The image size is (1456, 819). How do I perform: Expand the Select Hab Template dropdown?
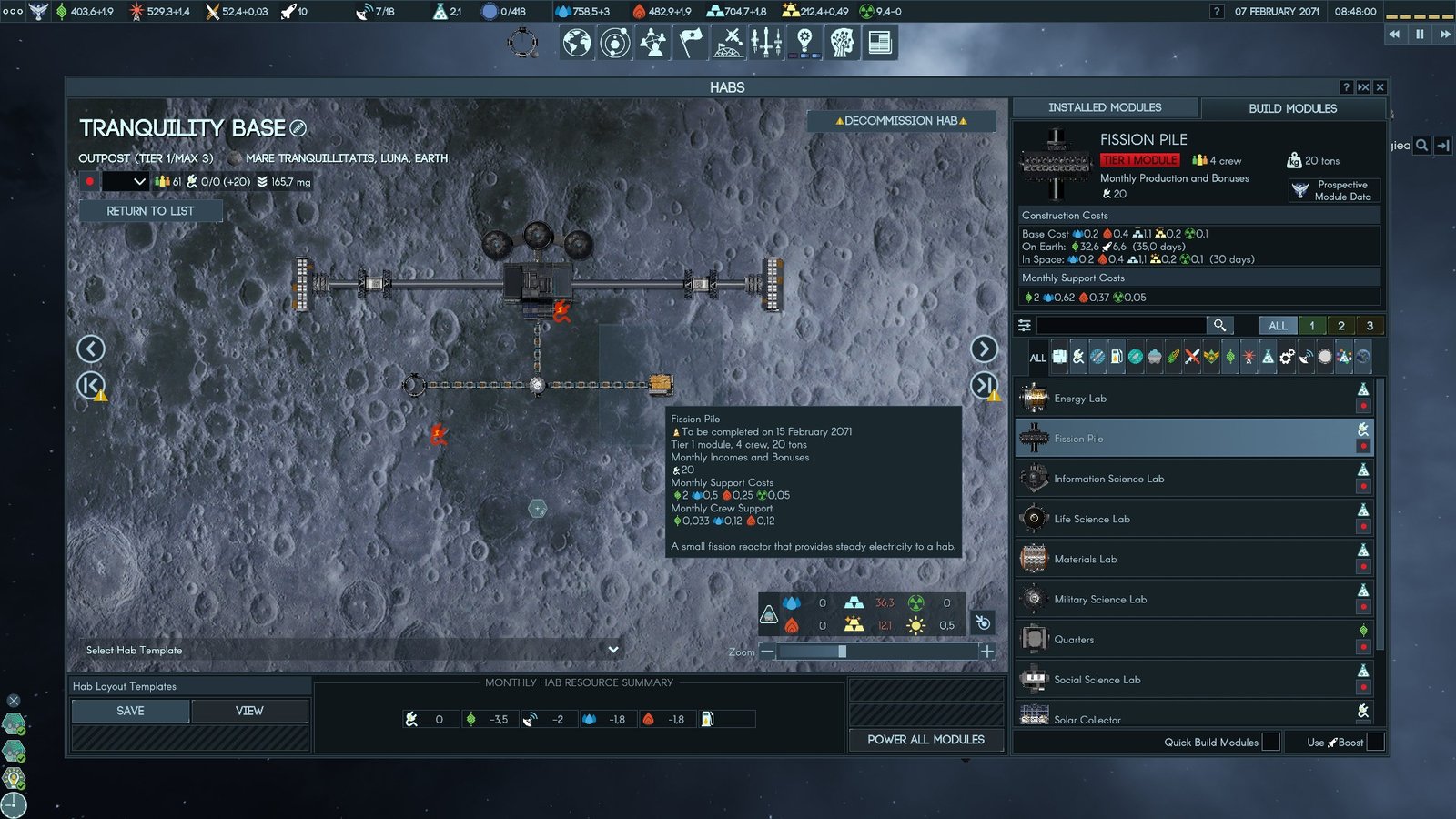pos(614,649)
